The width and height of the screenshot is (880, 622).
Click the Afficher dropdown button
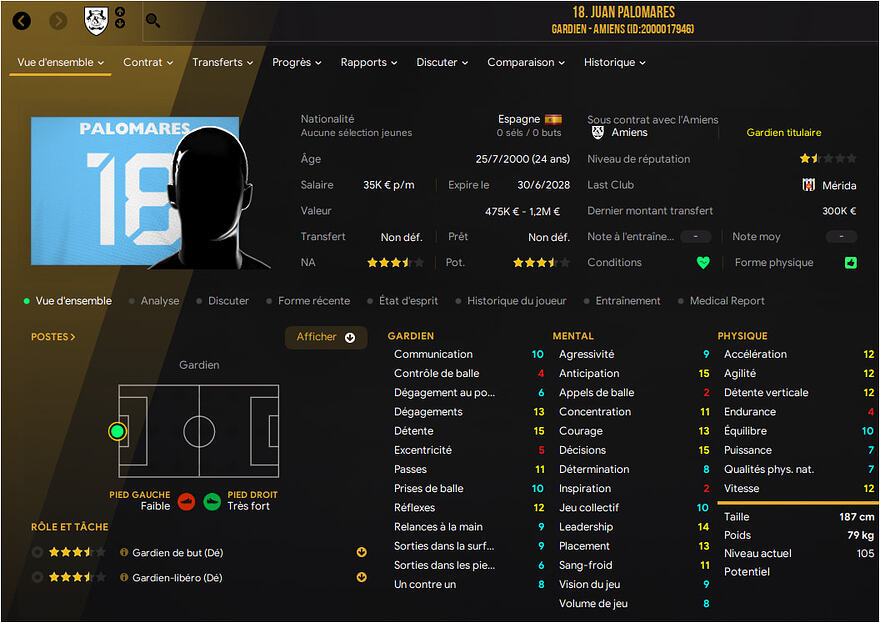point(326,337)
